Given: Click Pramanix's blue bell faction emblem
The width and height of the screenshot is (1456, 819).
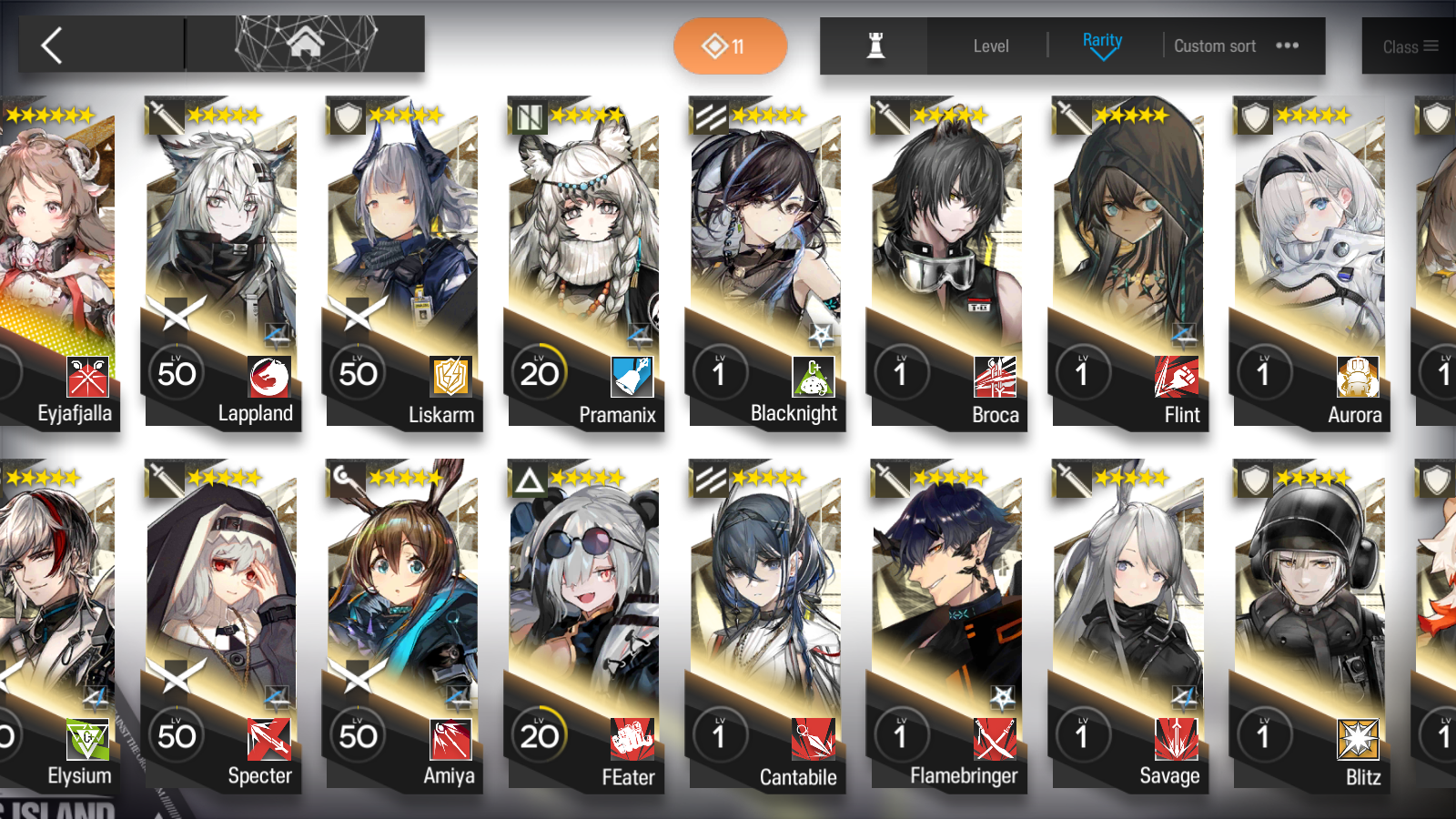Looking at the screenshot, I should coord(630,374).
